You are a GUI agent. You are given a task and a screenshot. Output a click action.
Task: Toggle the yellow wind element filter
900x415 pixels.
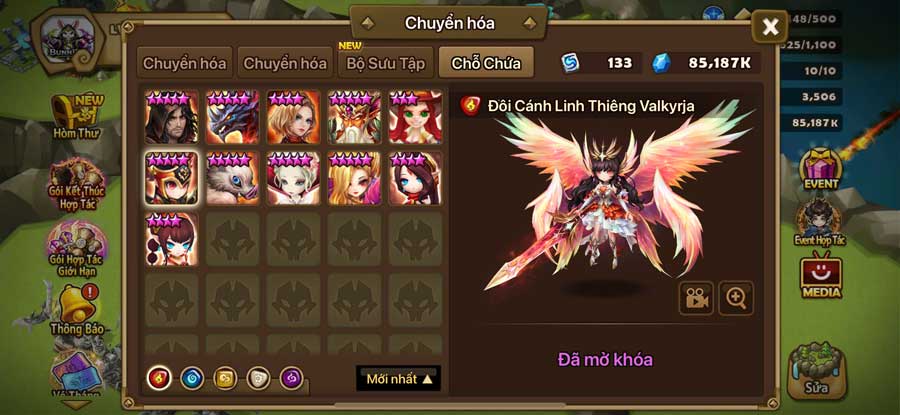224,378
